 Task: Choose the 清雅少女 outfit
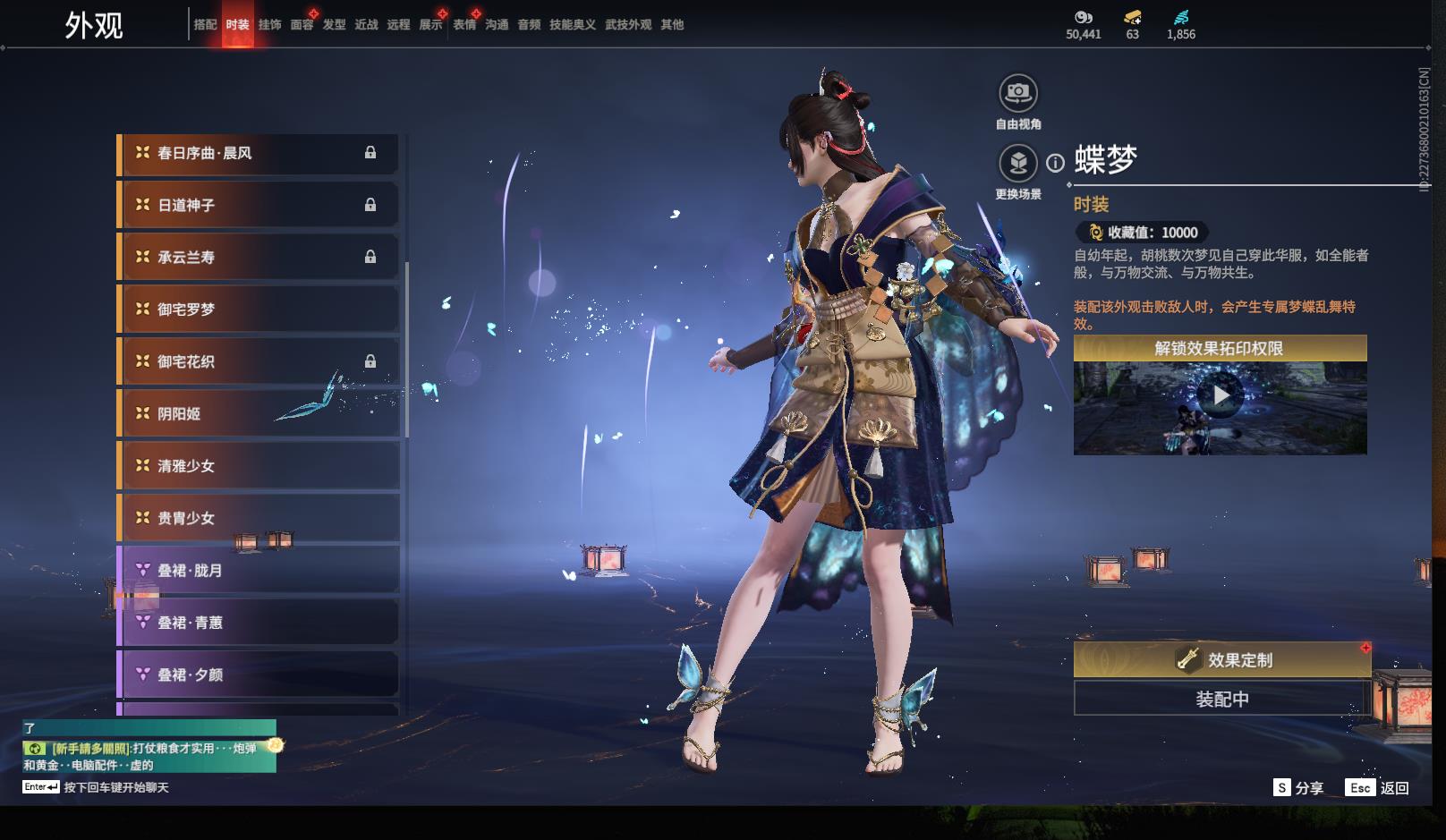pyautogui.click(x=258, y=466)
